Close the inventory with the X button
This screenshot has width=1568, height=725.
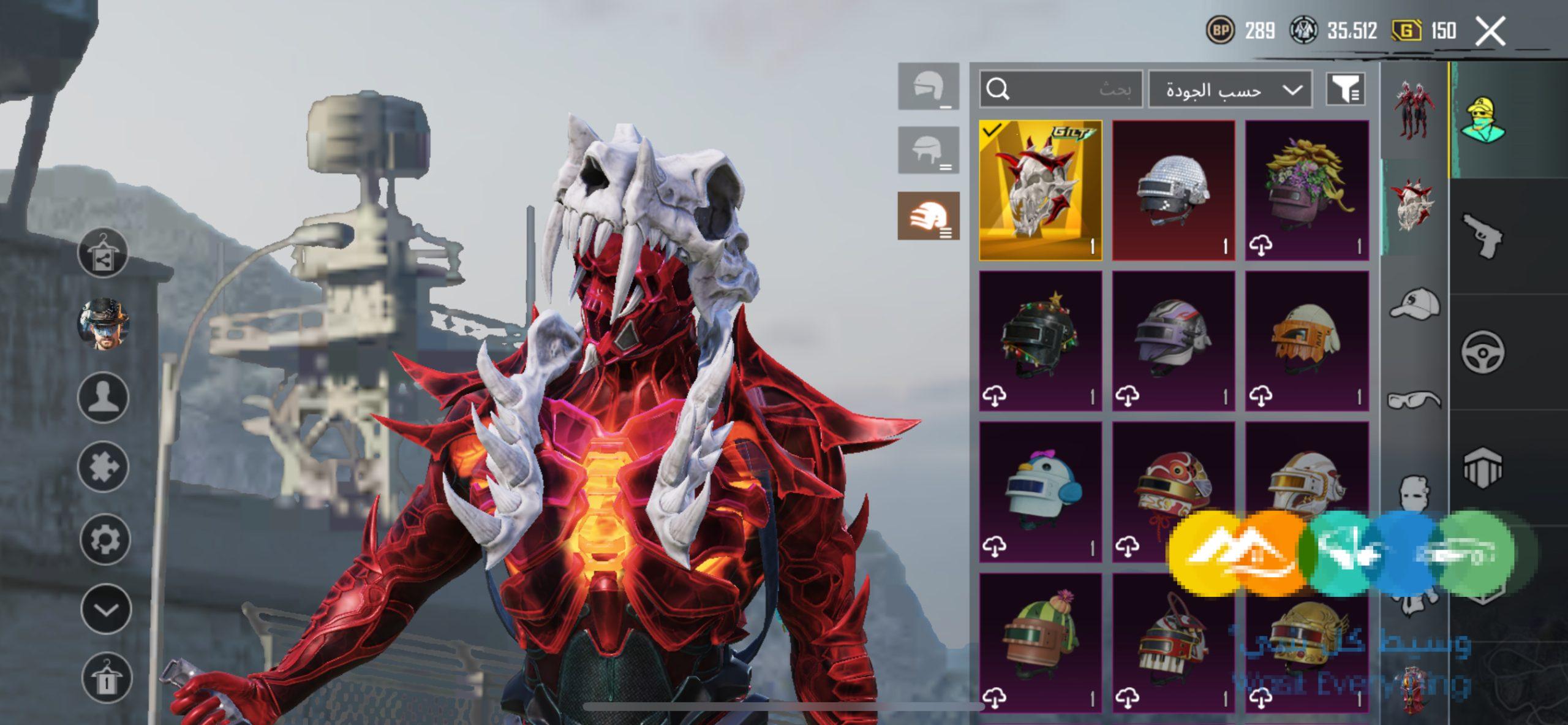1490,31
